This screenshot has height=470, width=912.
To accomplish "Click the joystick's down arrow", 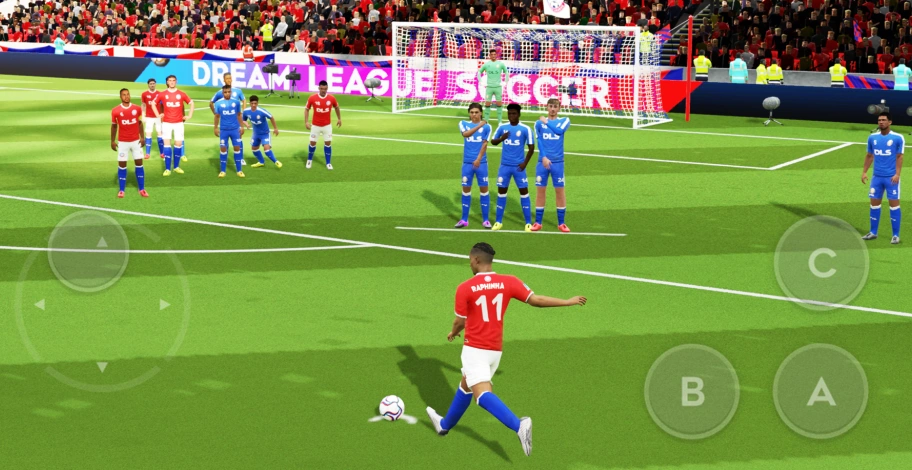I will click(x=102, y=367).
